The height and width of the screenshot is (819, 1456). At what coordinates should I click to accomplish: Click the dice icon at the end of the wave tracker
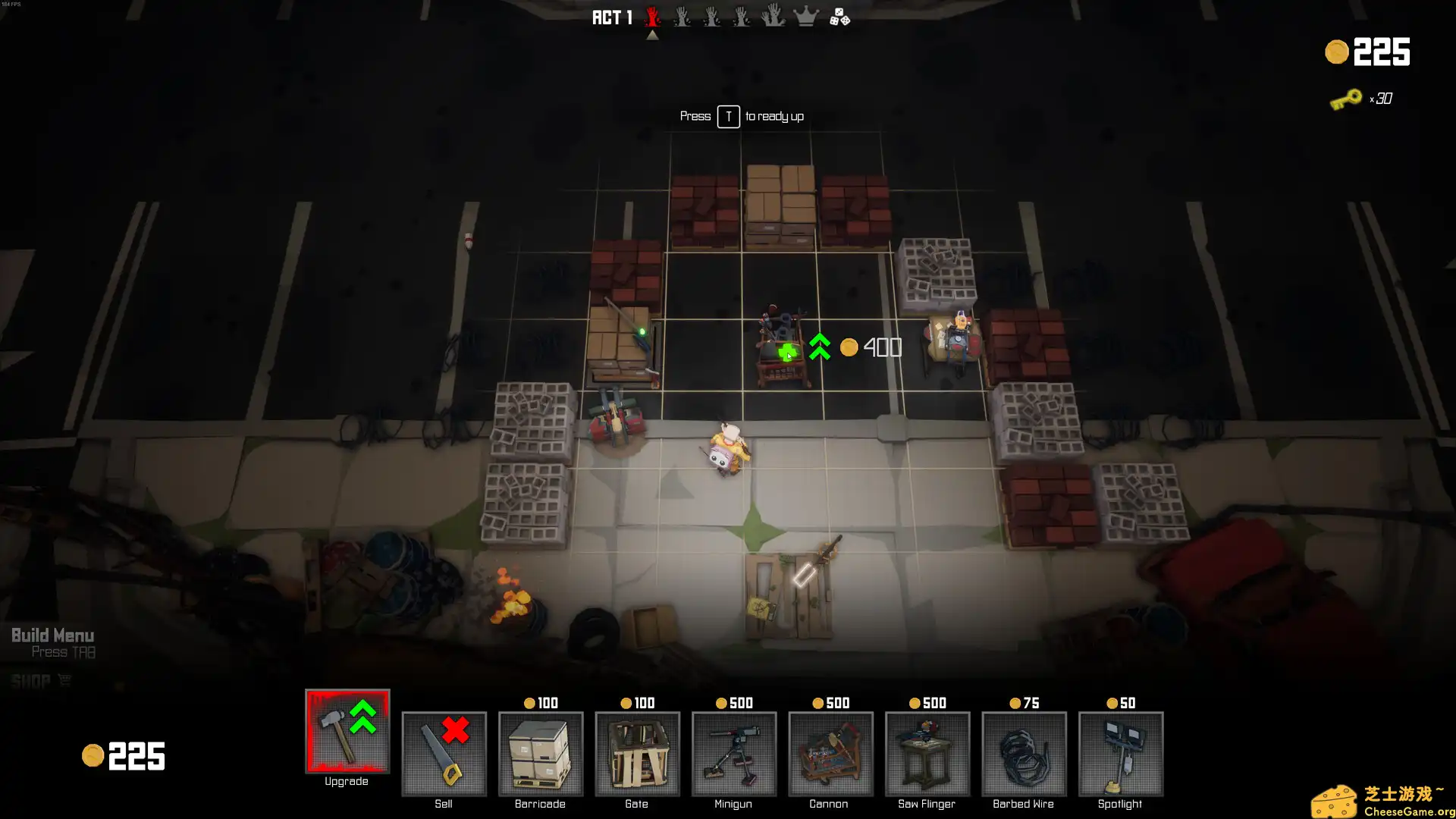(838, 17)
